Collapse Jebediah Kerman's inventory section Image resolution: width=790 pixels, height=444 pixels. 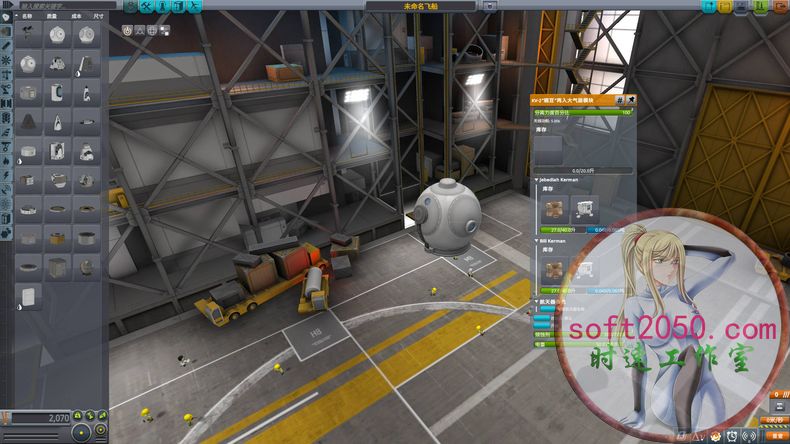[535, 180]
